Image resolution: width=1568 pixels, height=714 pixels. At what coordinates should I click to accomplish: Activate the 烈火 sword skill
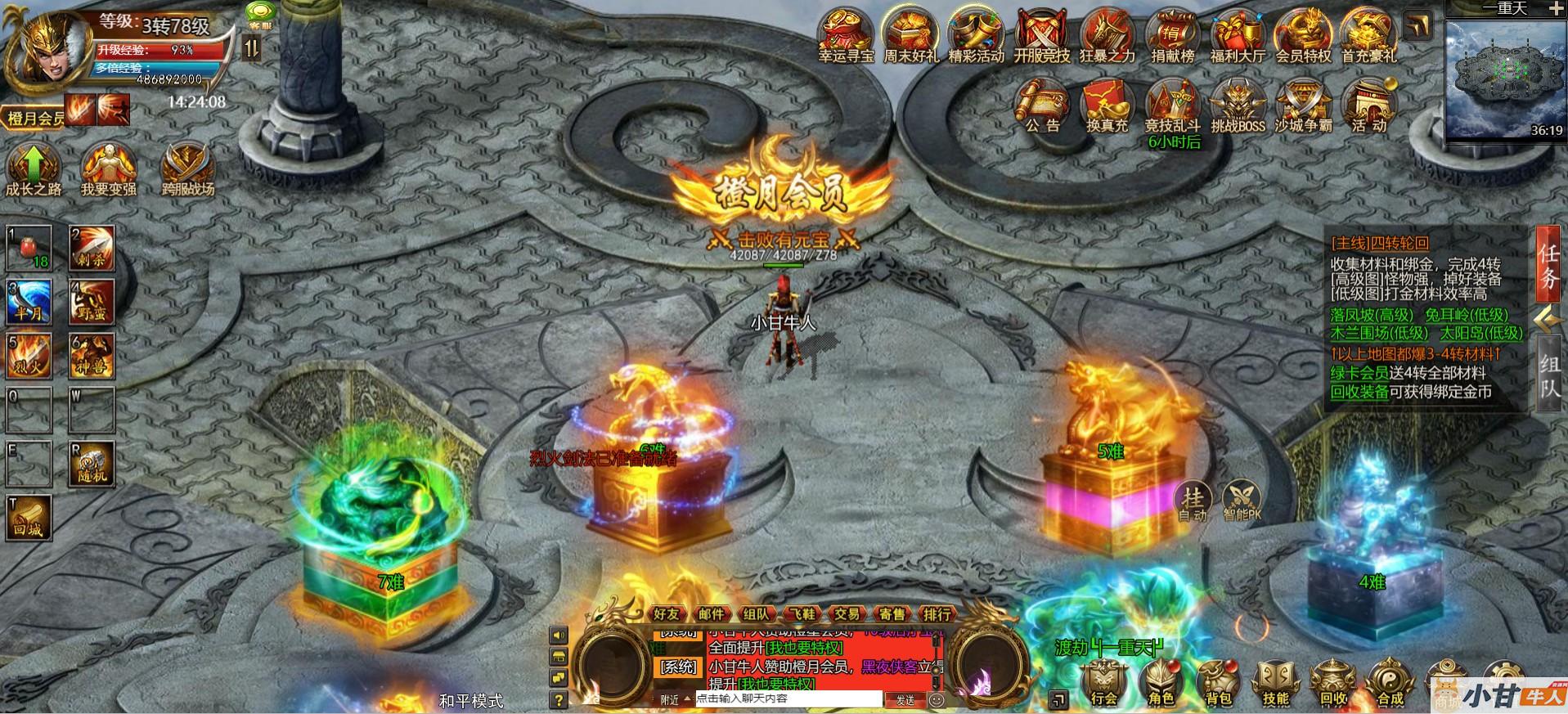(x=29, y=354)
